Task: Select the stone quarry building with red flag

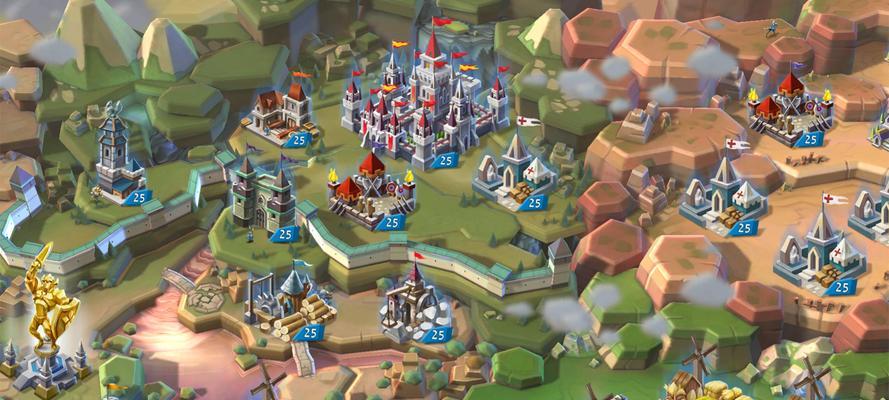Action: point(410,300)
